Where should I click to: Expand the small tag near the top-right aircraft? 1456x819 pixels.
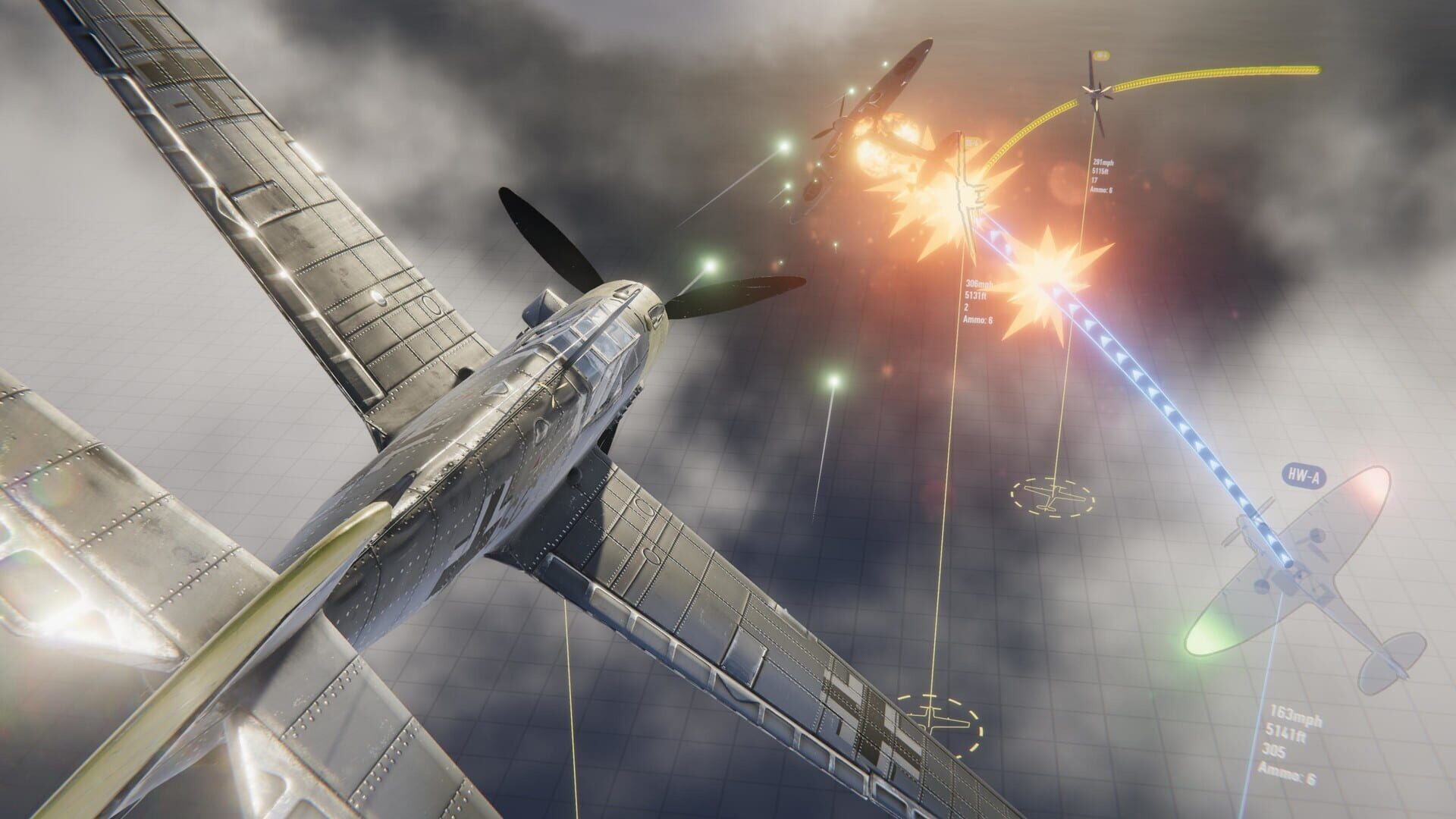click(1101, 55)
